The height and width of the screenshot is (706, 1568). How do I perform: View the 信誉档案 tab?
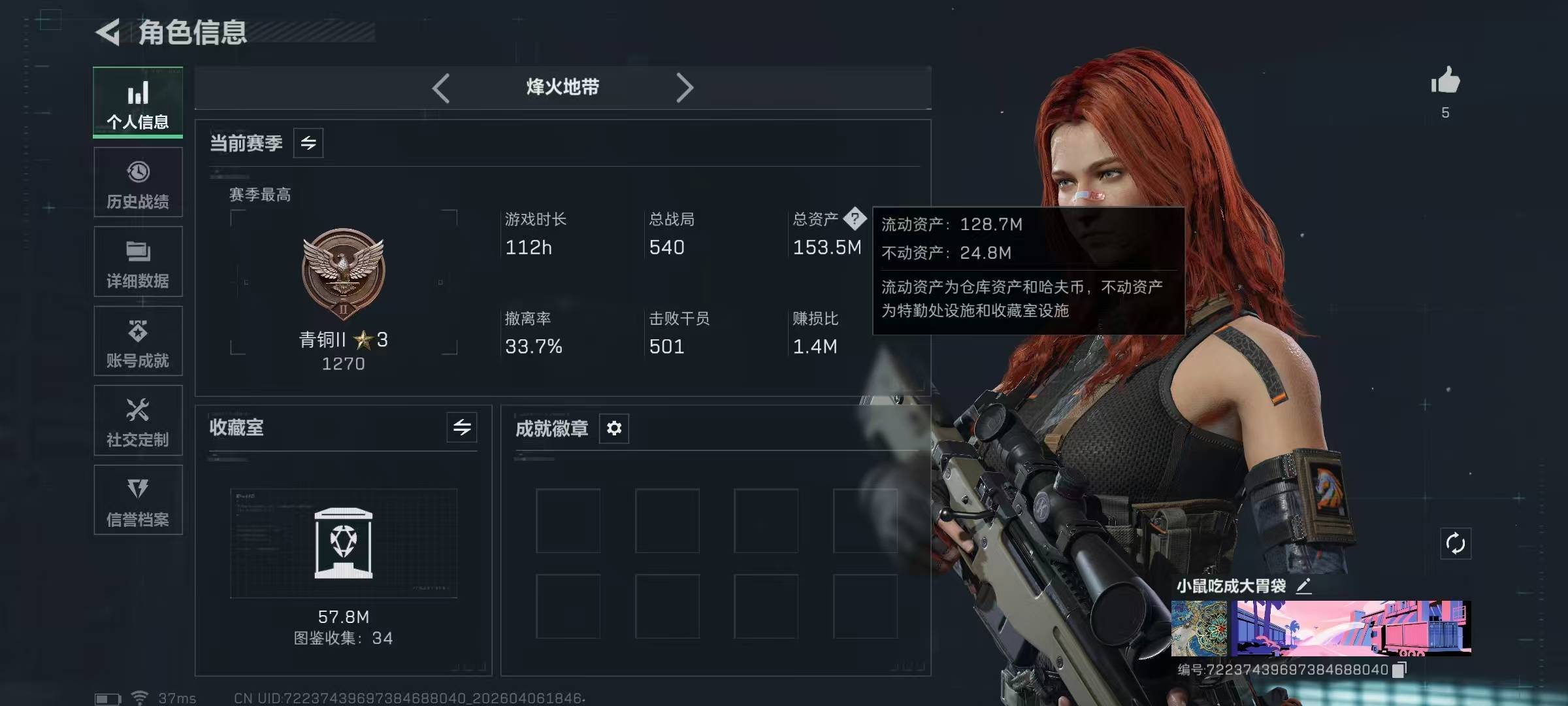138,501
